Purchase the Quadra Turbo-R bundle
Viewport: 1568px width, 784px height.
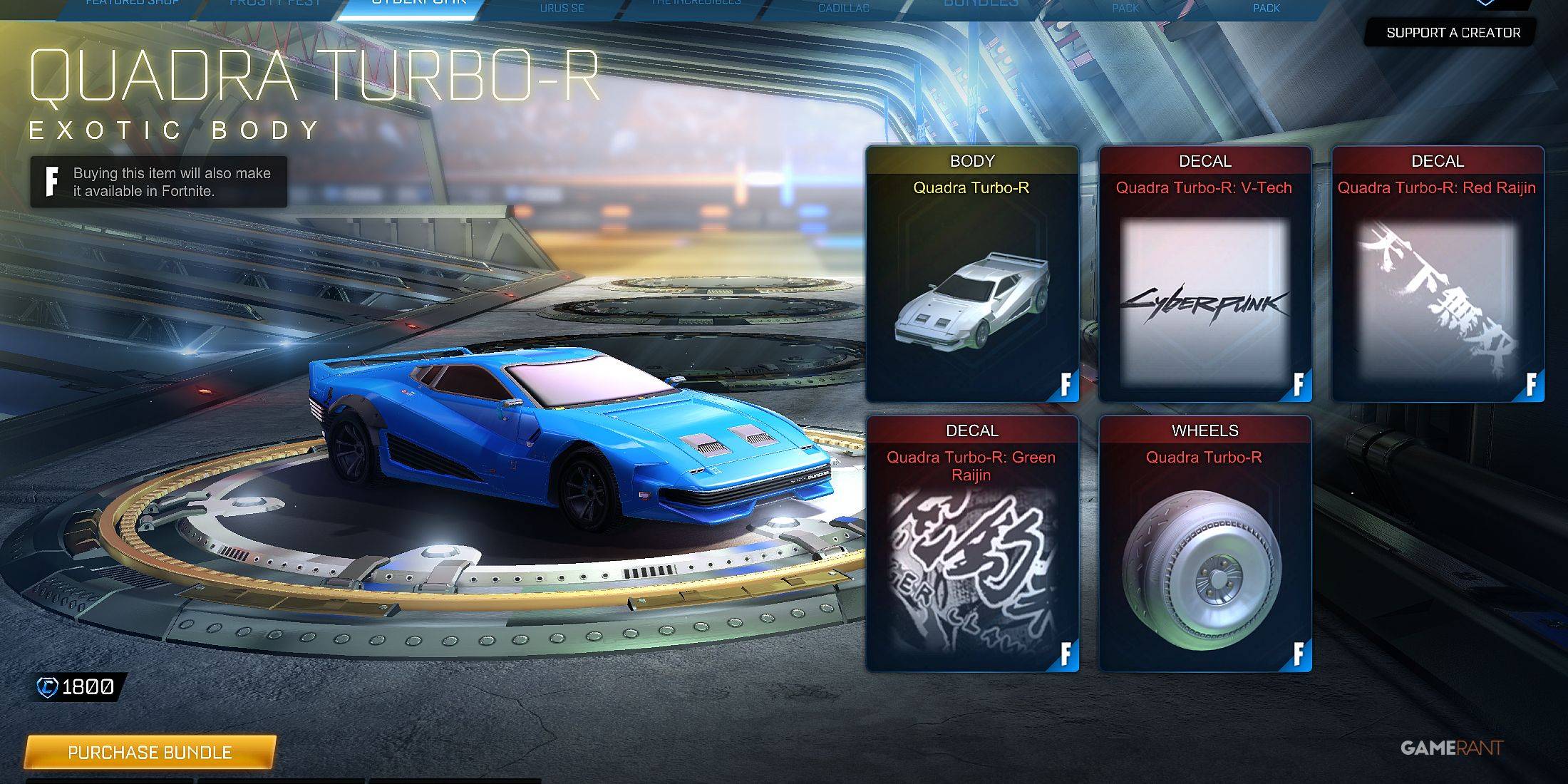click(x=150, y=752)
